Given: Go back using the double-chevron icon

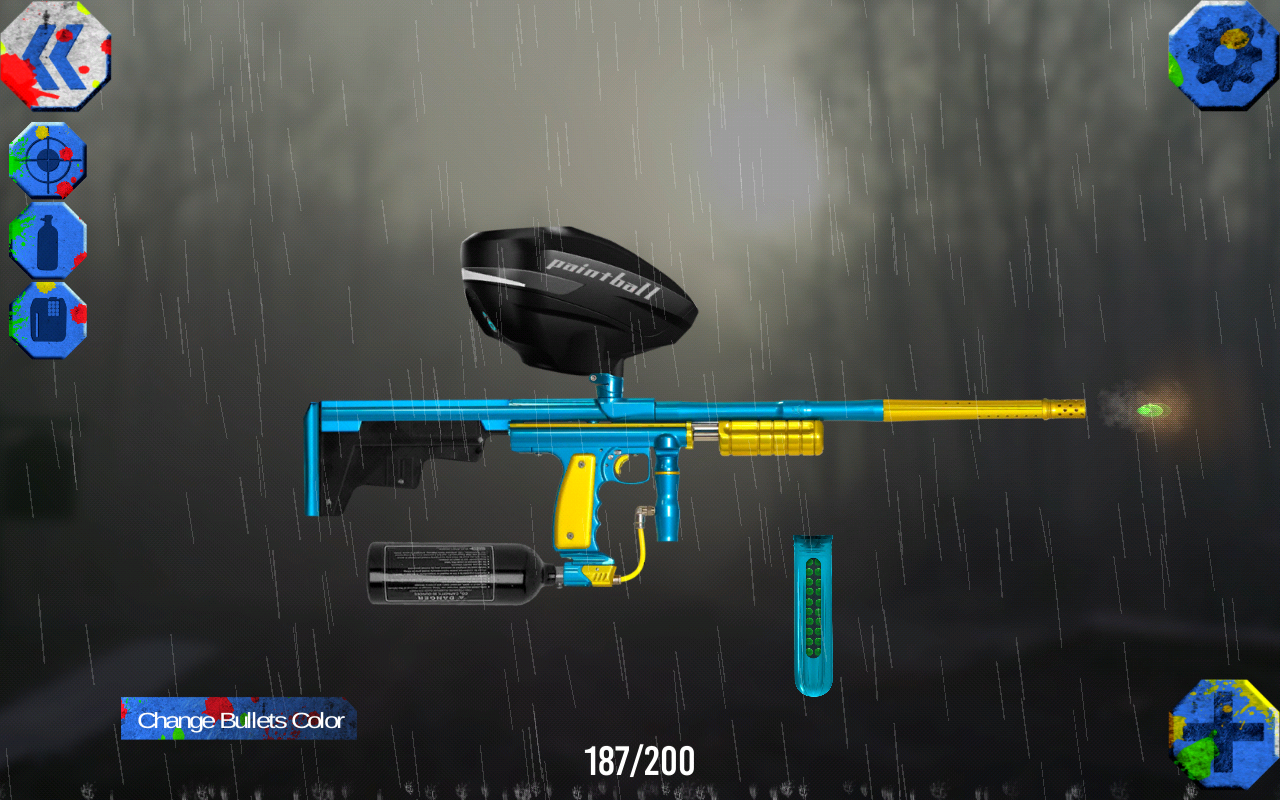Looking at the screenshot, I should (55, 55).
